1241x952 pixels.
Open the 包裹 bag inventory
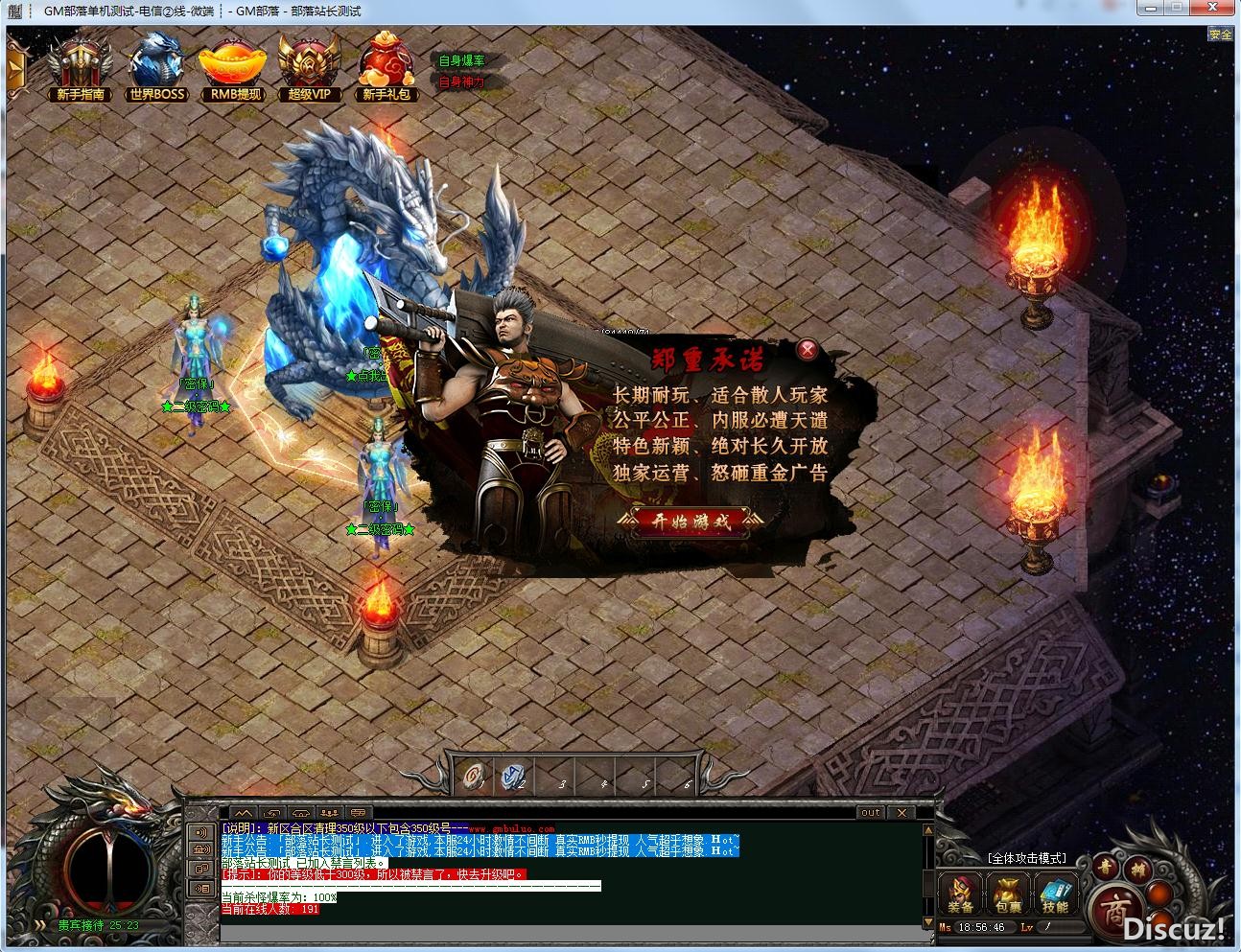(x=1008, y=894)
